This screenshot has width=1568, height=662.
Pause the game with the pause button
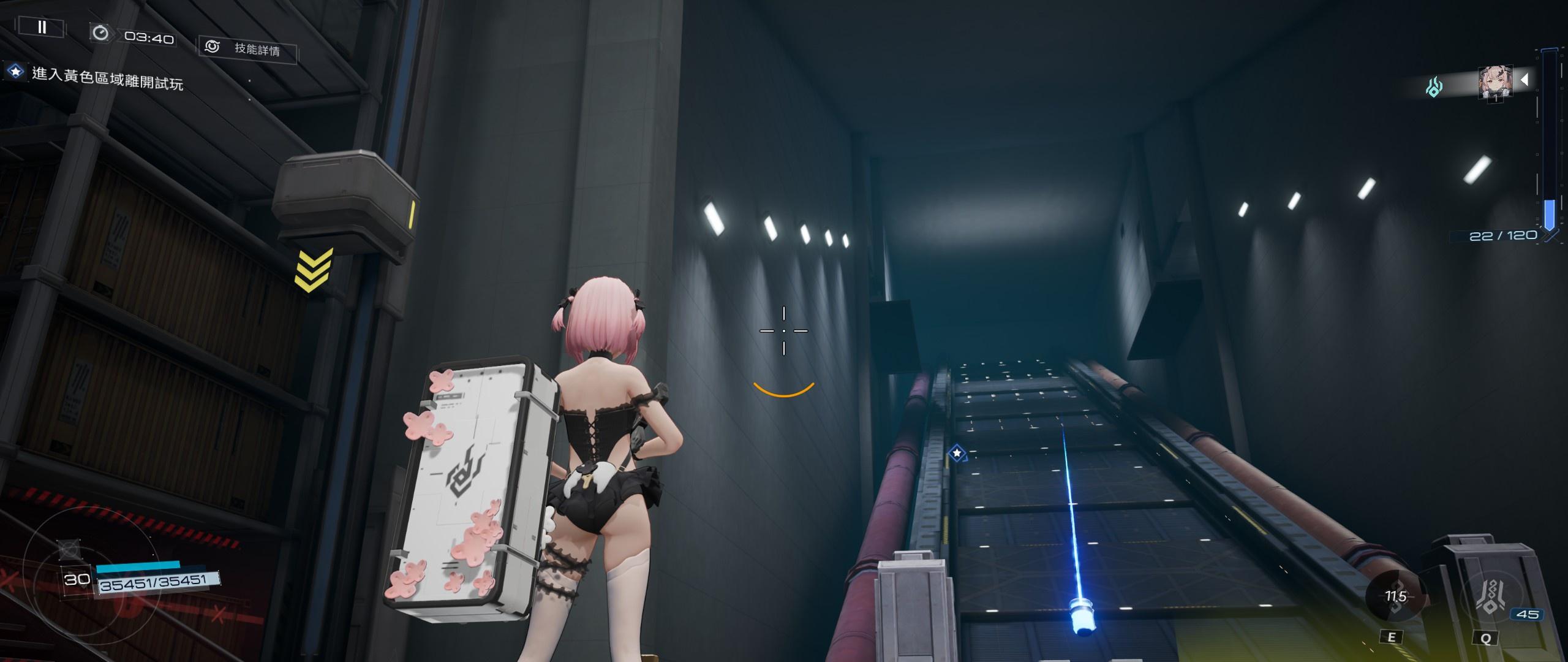[42, 27]
